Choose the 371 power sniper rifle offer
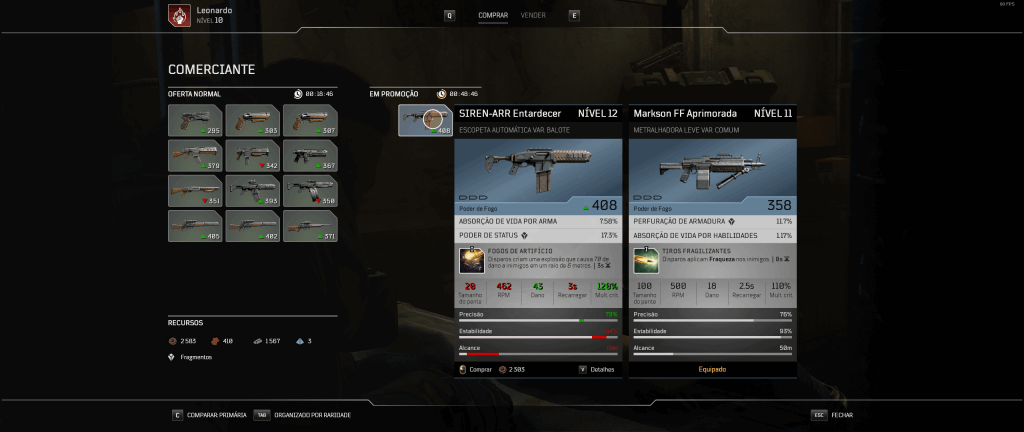 309,226
